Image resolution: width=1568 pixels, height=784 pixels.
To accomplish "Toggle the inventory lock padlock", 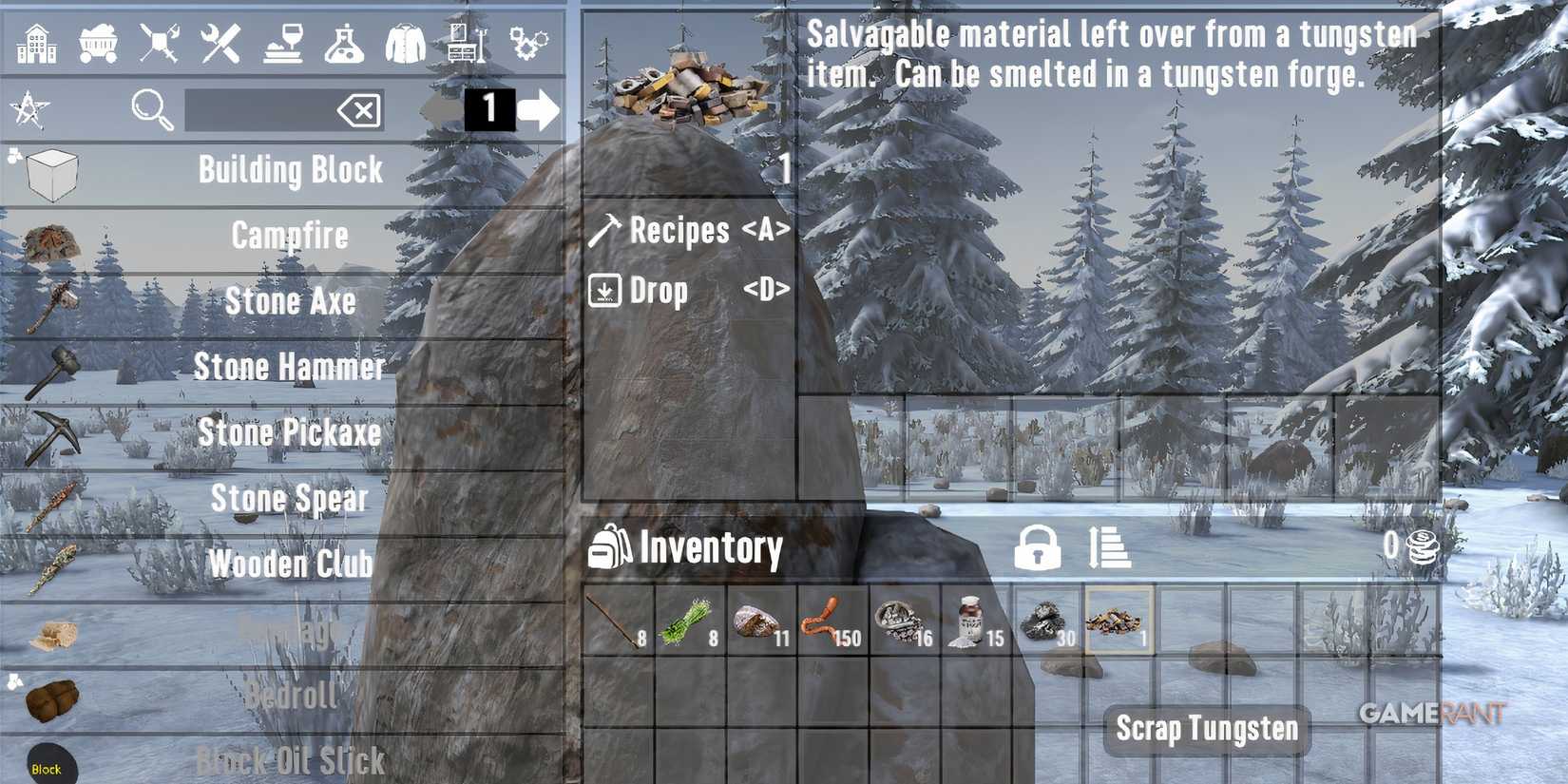I will 1038,550.
